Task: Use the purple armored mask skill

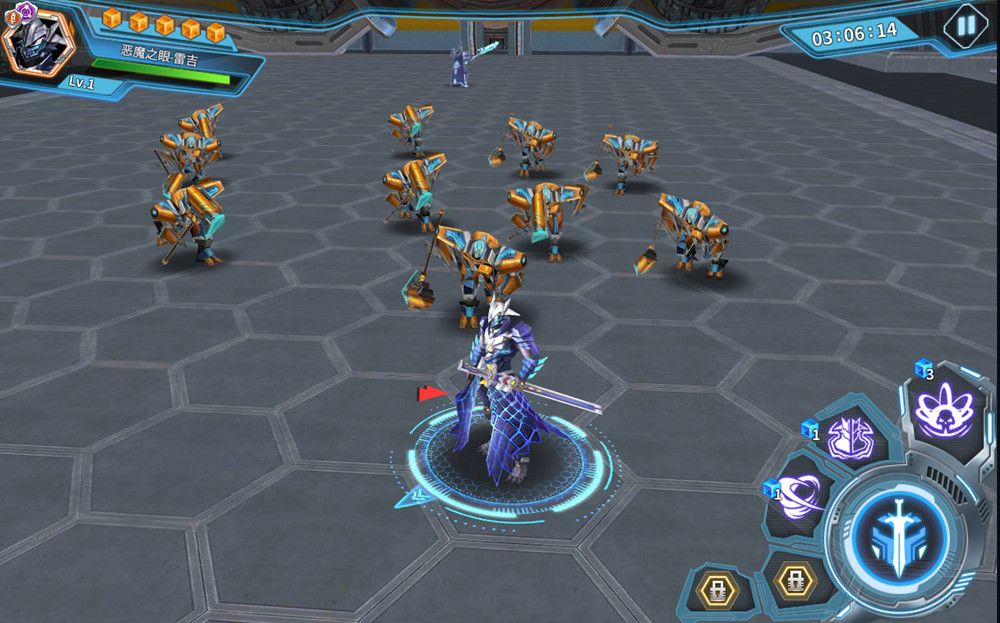Action: pyautogui.click(x=850, y=438)
